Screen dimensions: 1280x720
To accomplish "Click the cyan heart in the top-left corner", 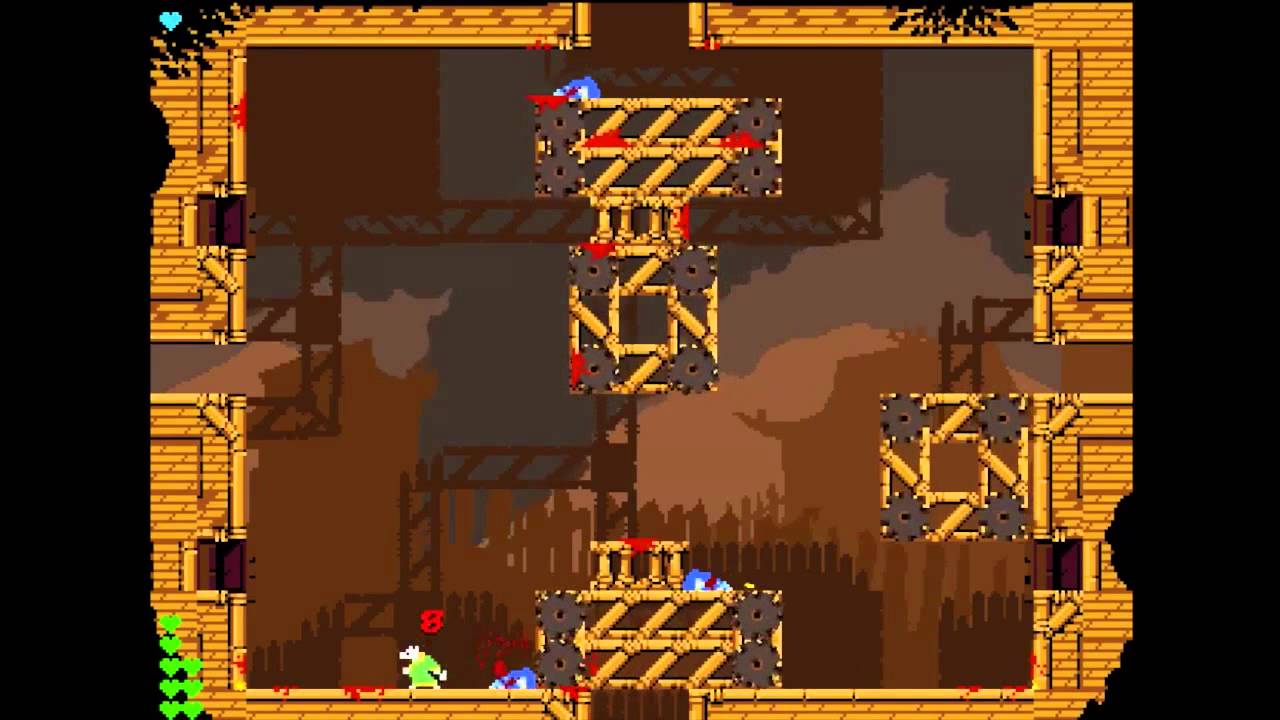I will point(172,18).
